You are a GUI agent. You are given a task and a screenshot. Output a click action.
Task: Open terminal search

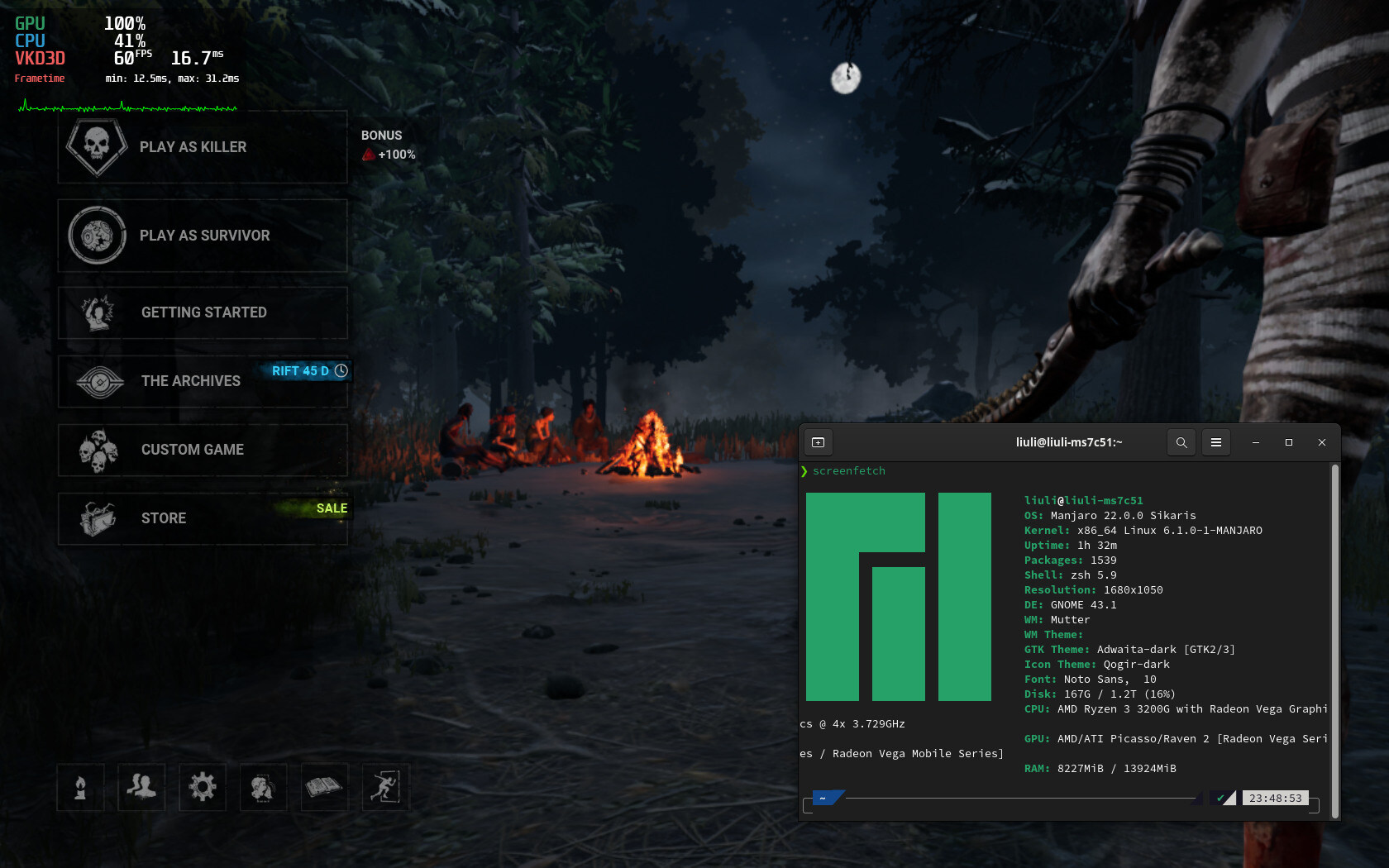coord(1181,442)
